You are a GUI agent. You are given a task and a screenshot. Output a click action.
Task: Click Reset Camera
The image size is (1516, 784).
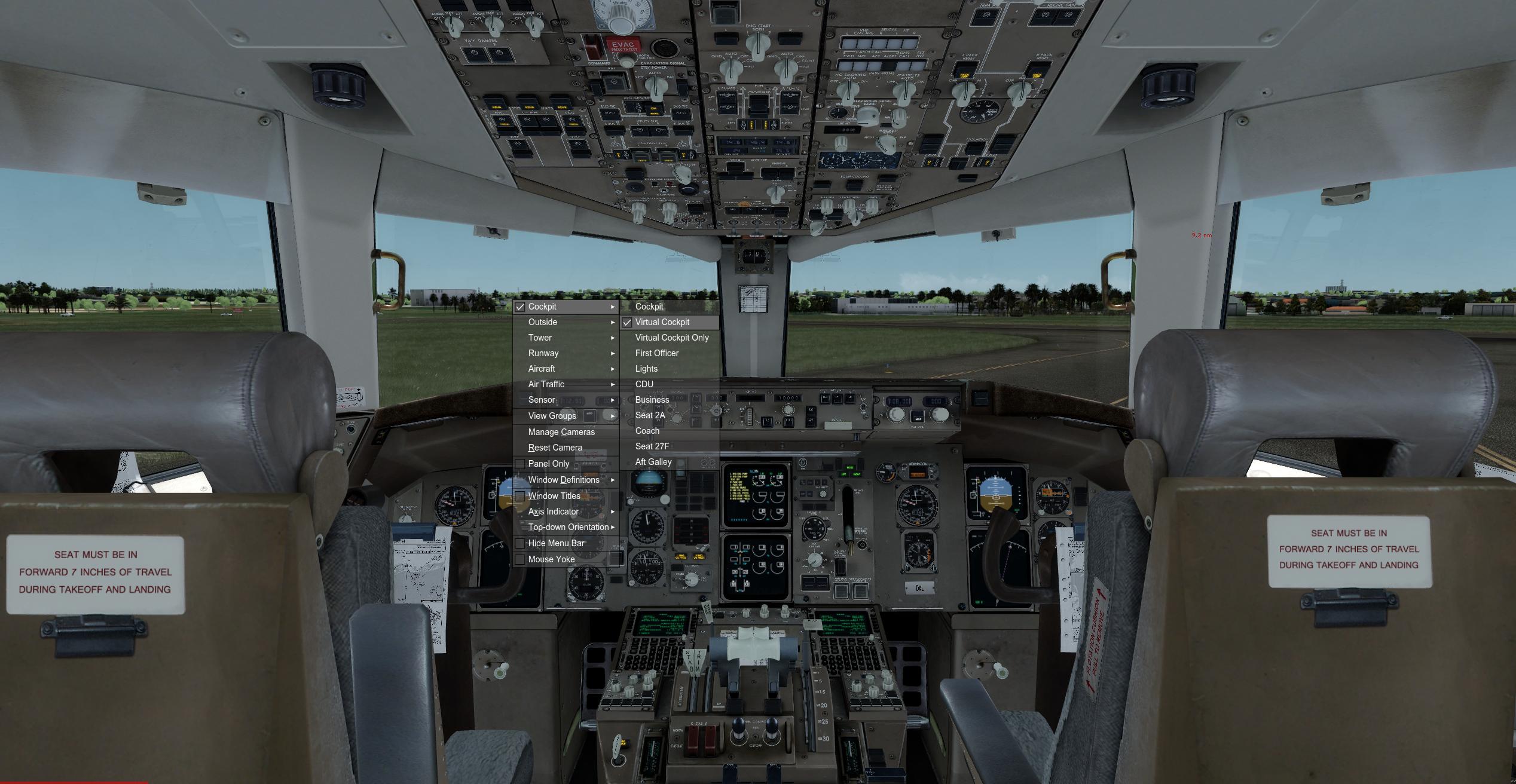click(555, 447)
